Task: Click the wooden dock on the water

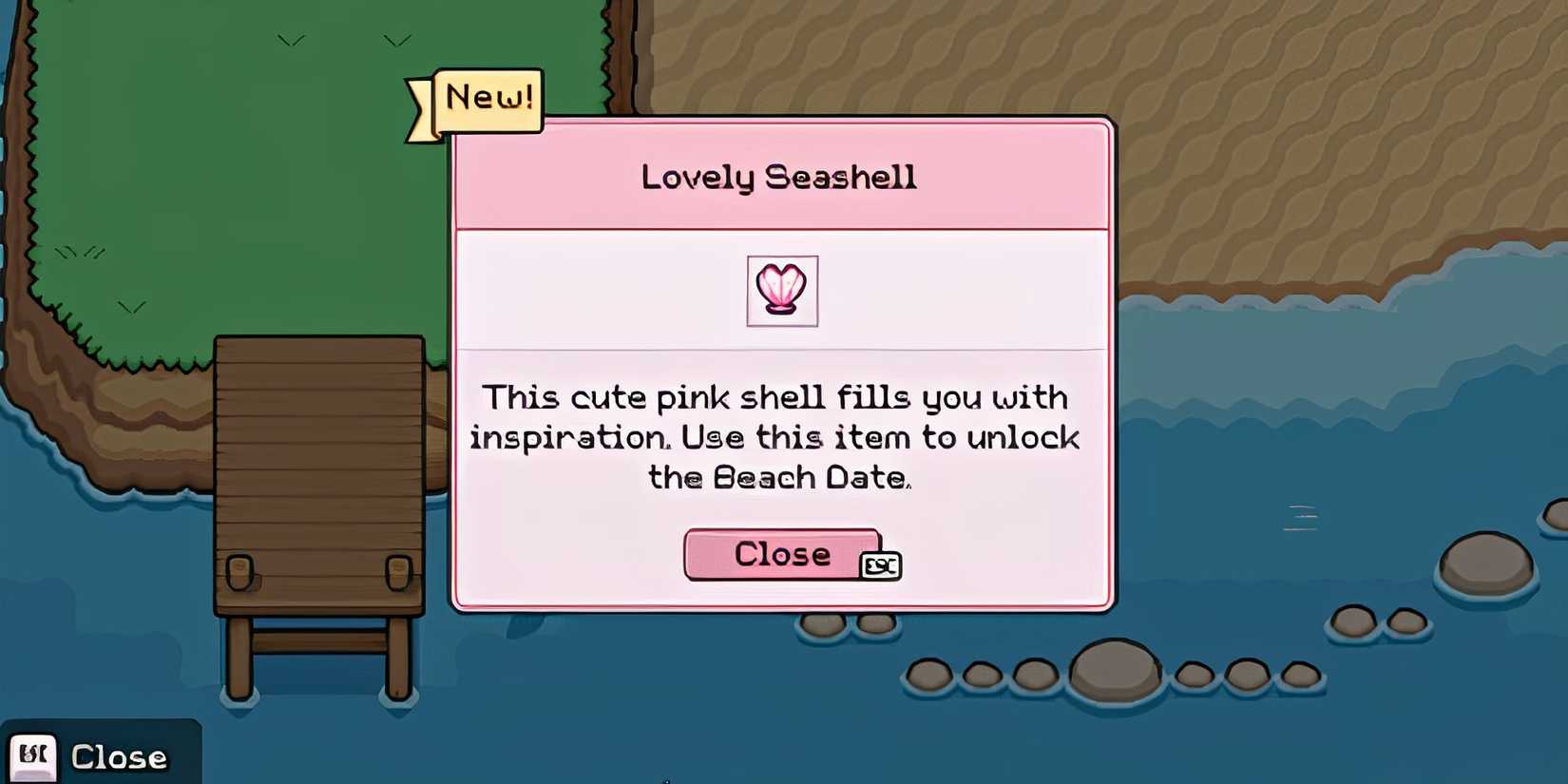Action: click(318, 475)
